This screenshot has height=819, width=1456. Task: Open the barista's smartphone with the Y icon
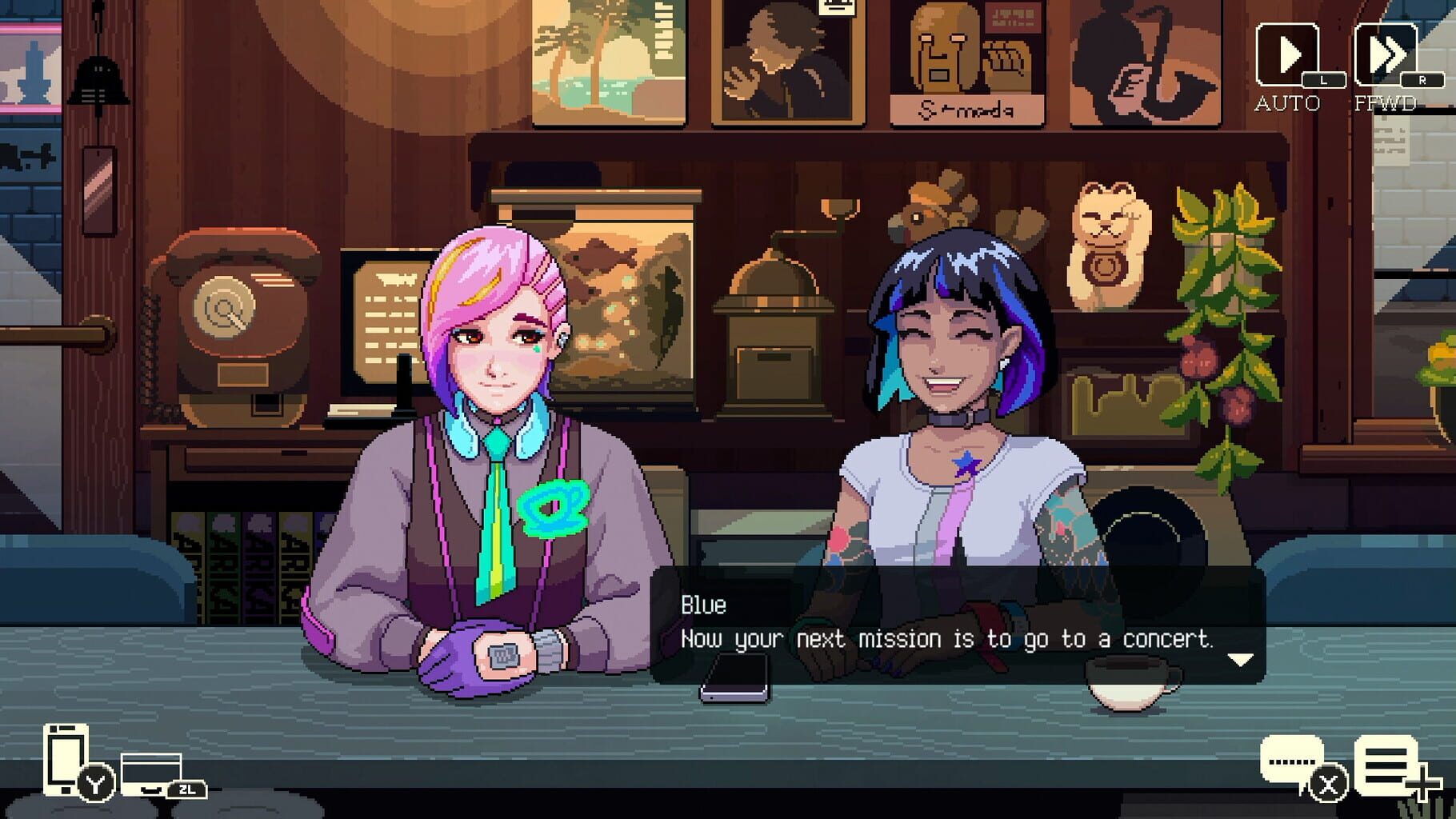point(68,760)
